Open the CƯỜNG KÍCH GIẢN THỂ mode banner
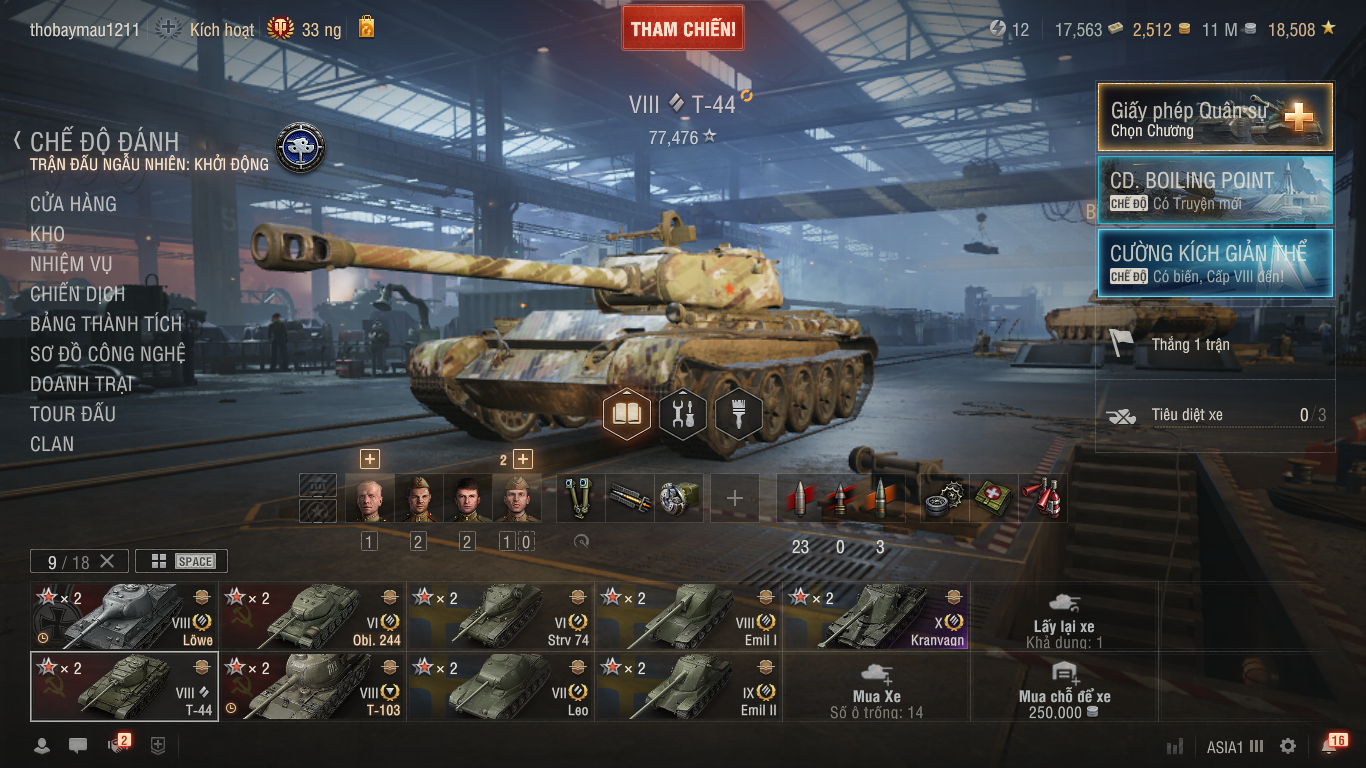Viewport: 1366px width, 768px height. (x=1215, y=263)
